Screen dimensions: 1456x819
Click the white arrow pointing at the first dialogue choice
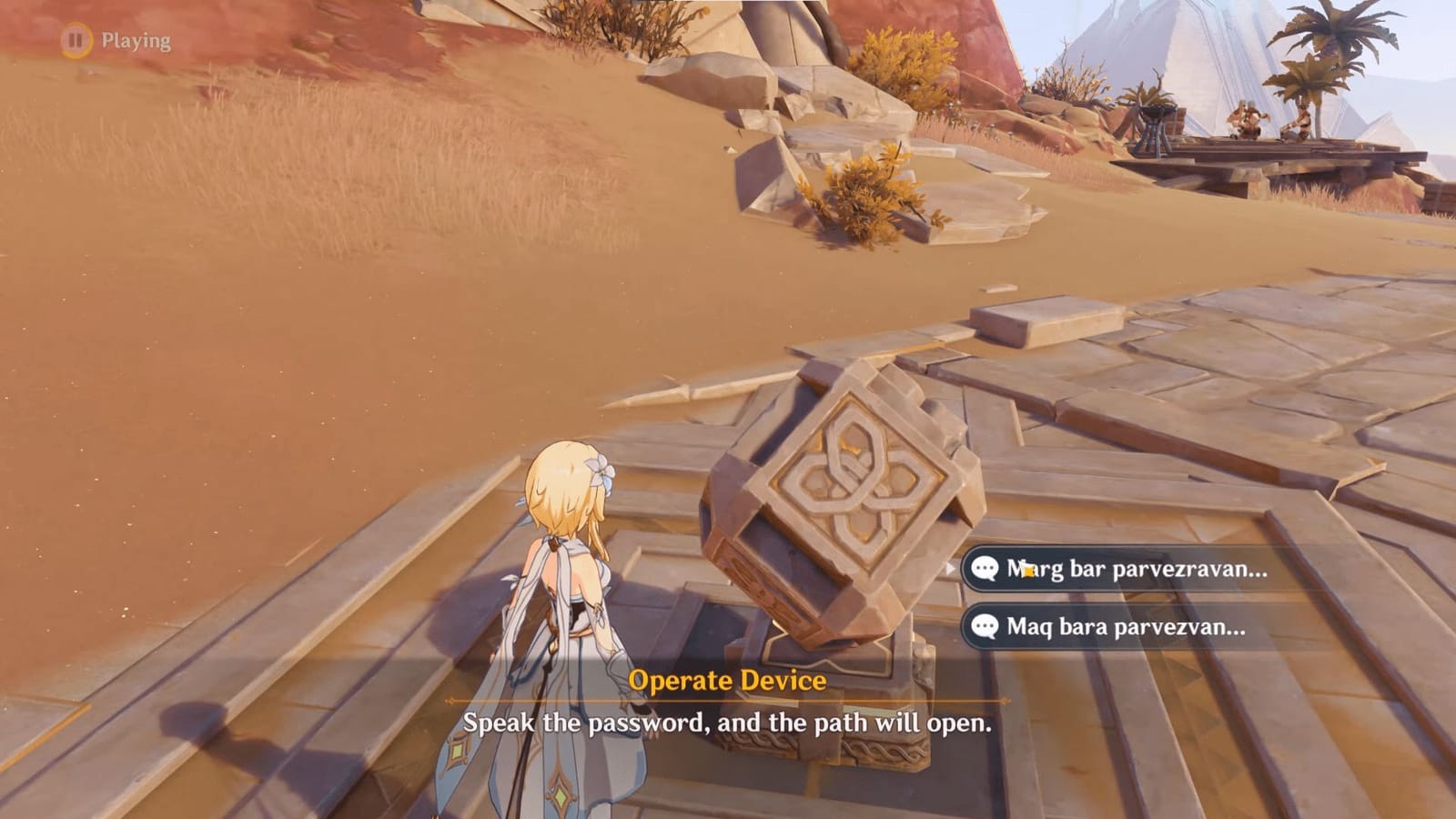pos(952,566)
